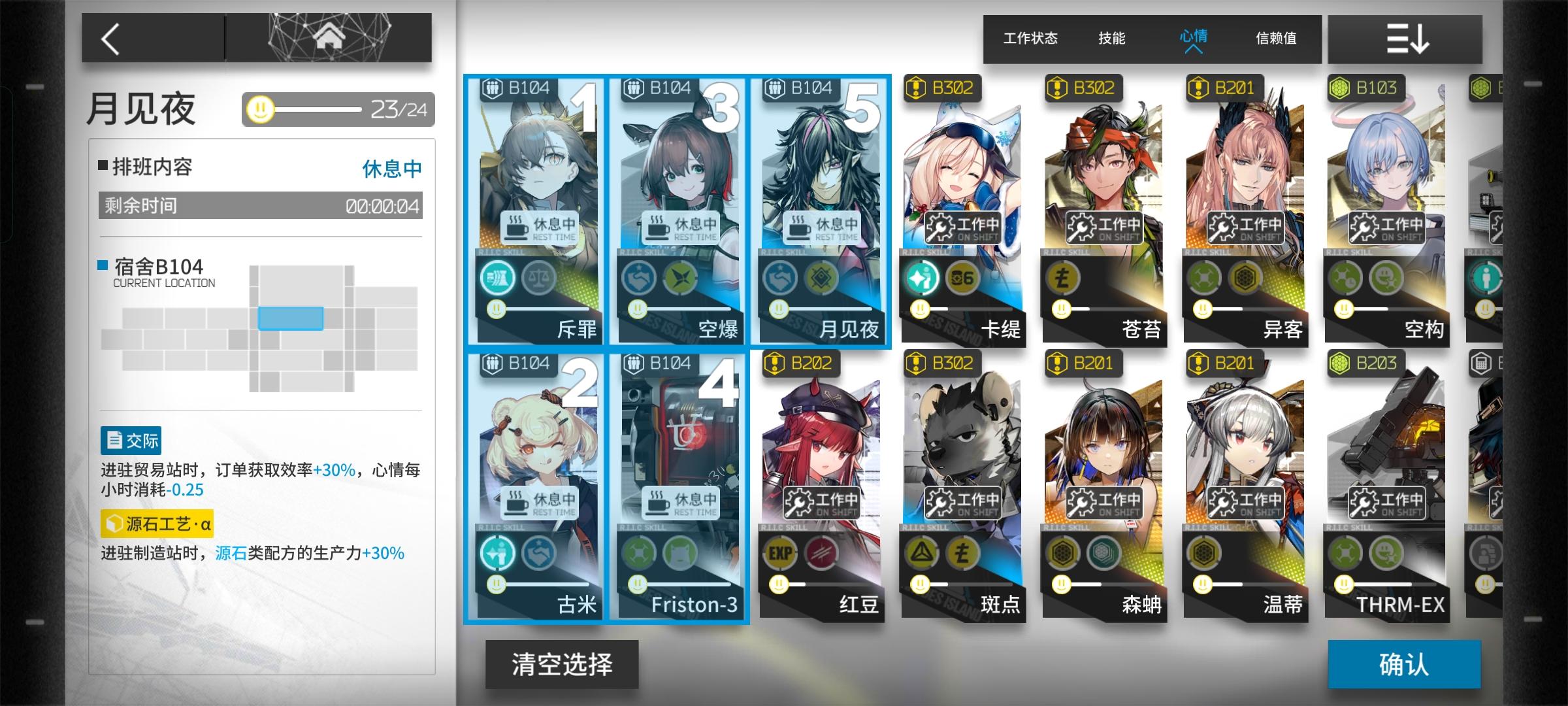Switch to the 技能 tab
The width and height of the screenshot is (1568, 706).
click(x=1112, y=39)
